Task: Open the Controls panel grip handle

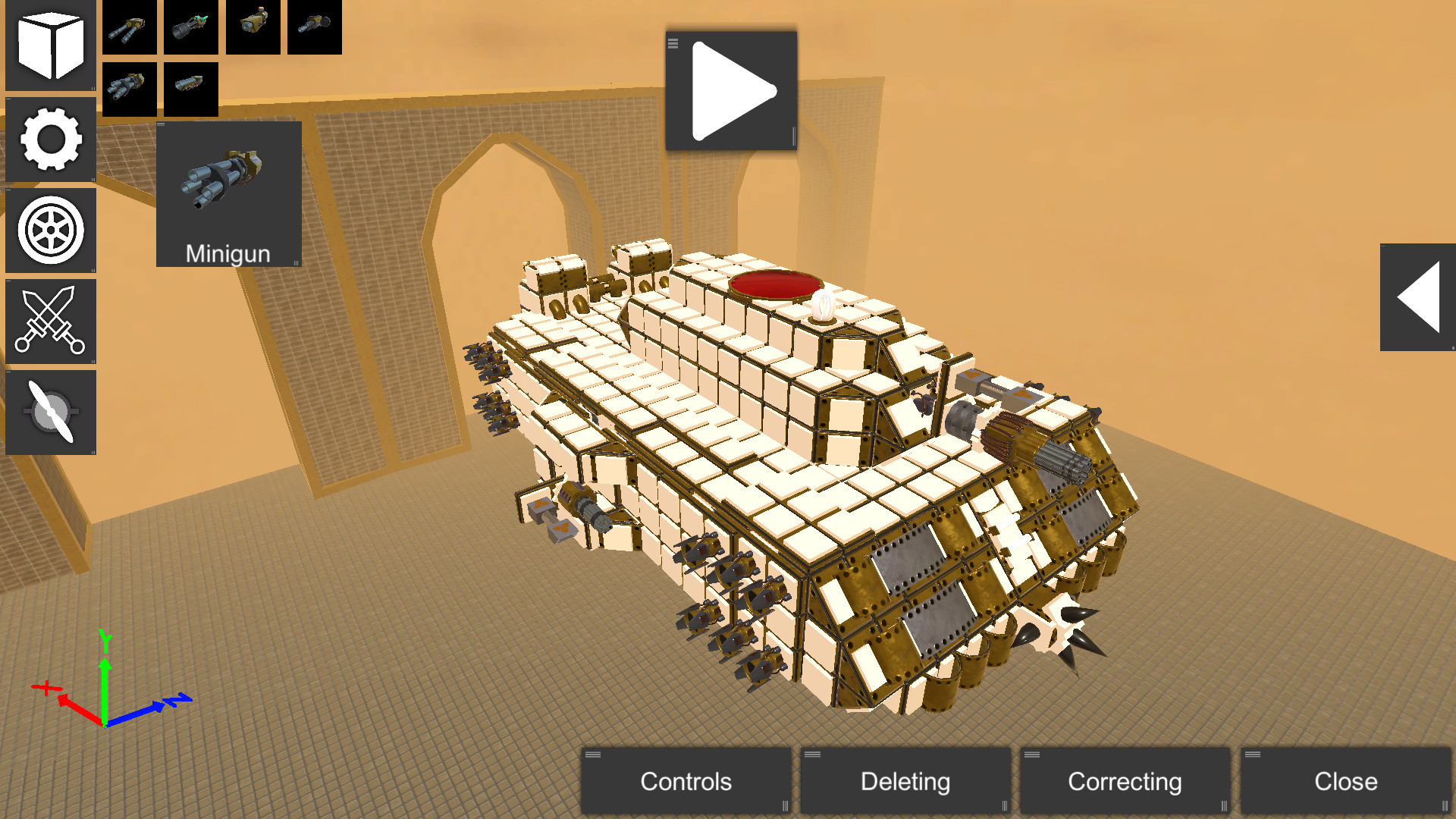Action: point(594,753)
